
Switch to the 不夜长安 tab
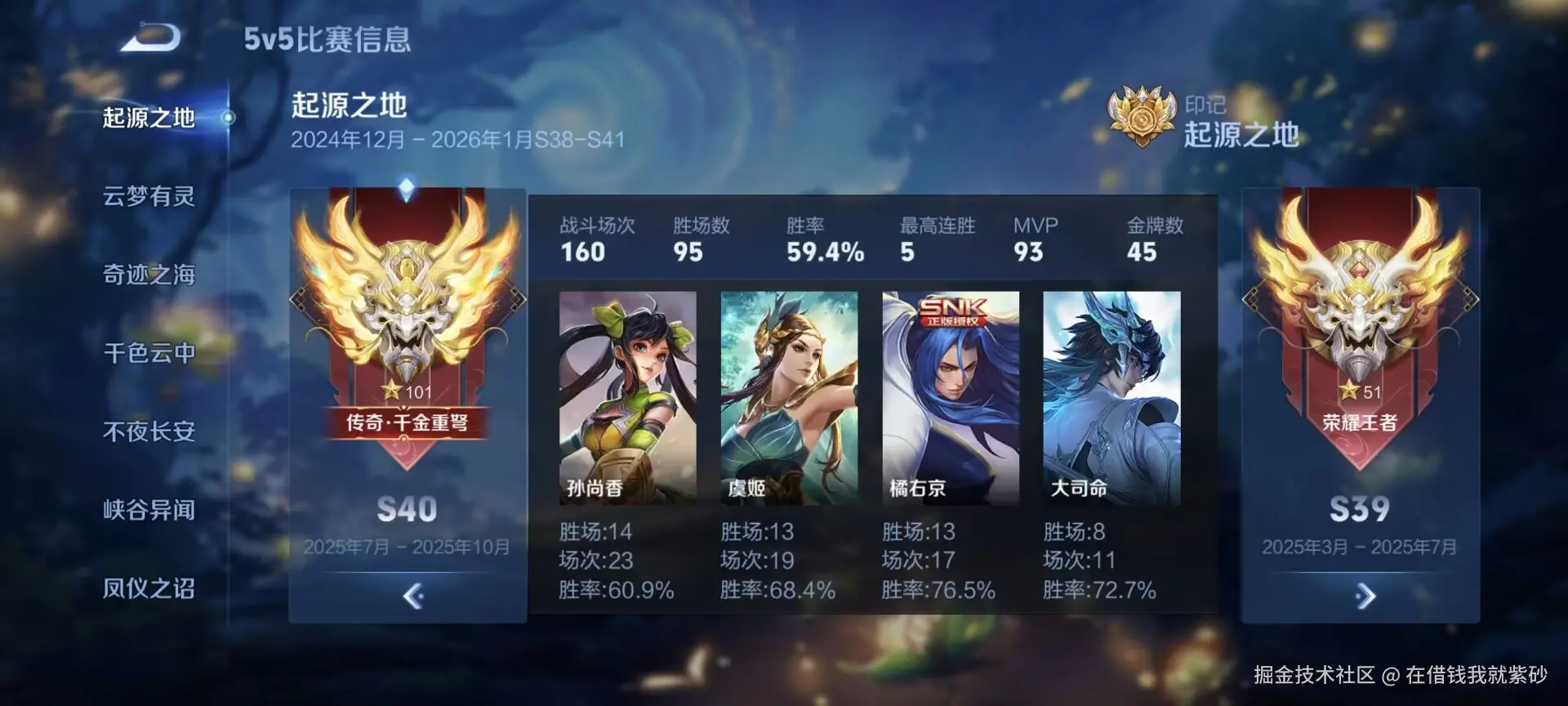(x=149, y=431)
